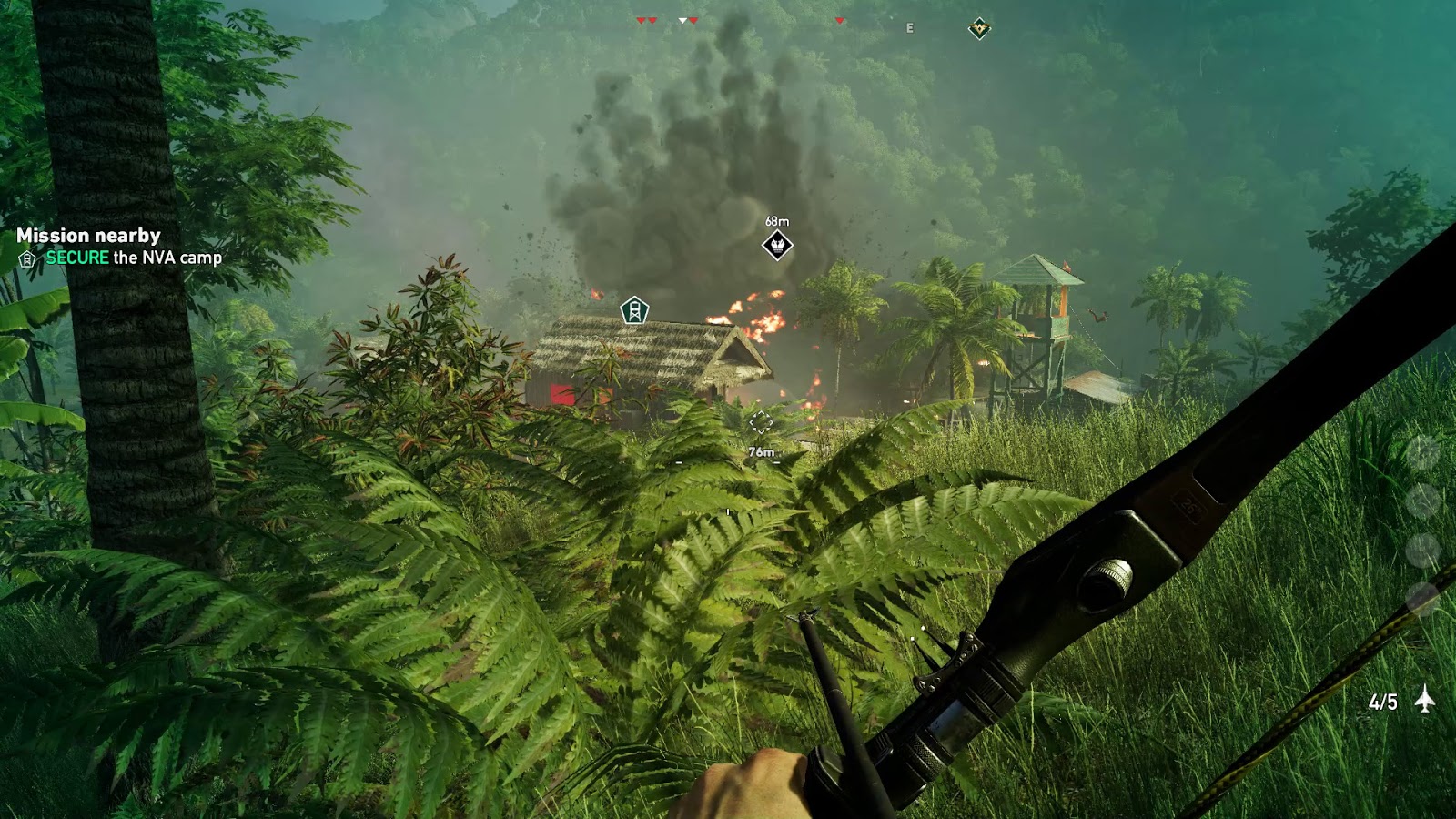Click the faction emblem on the compass bar
The width and height of the screenshot is (1456, 819).
coord(978,26)
